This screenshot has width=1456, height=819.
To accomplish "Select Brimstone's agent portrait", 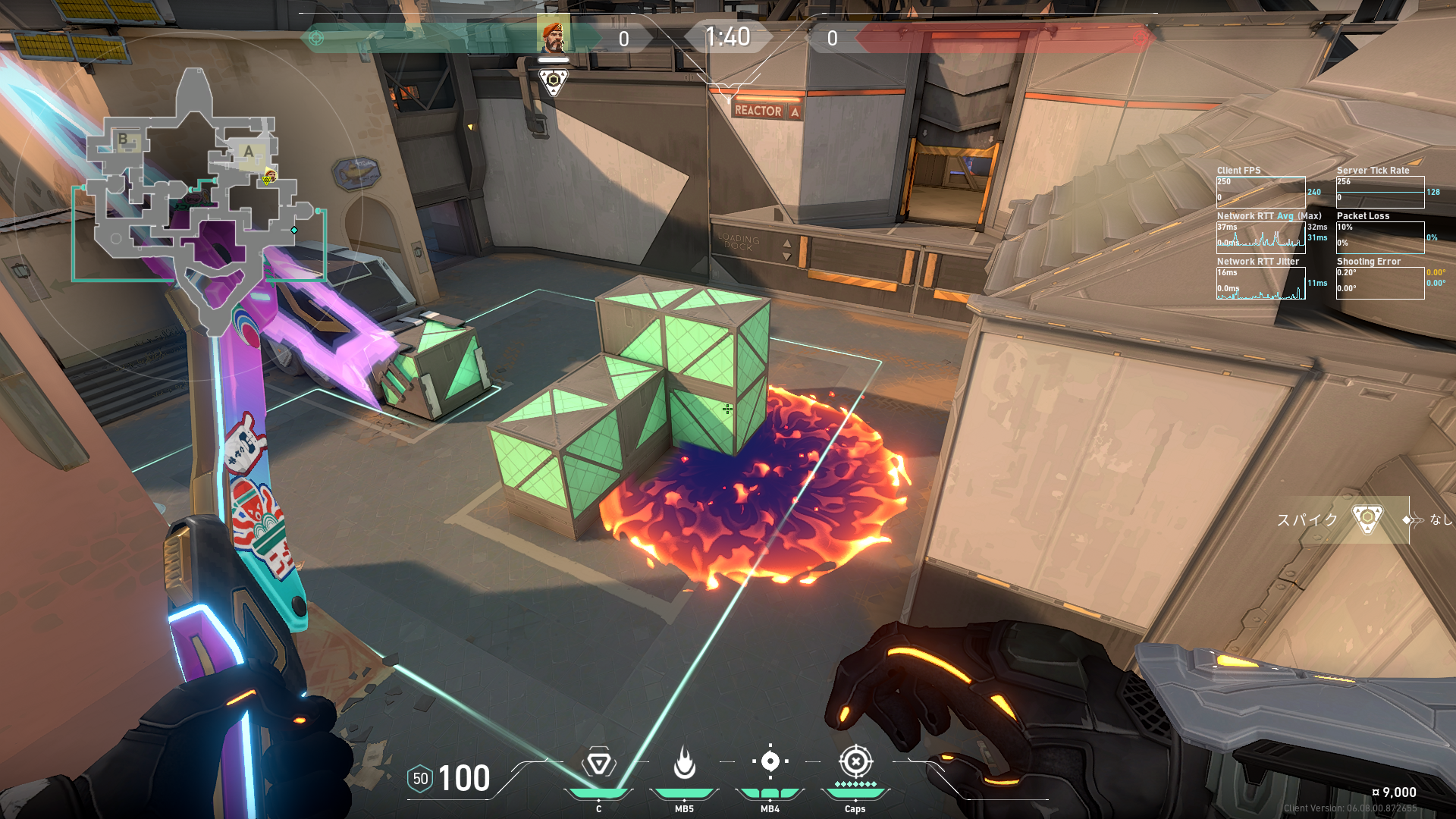I will point(553,35).
